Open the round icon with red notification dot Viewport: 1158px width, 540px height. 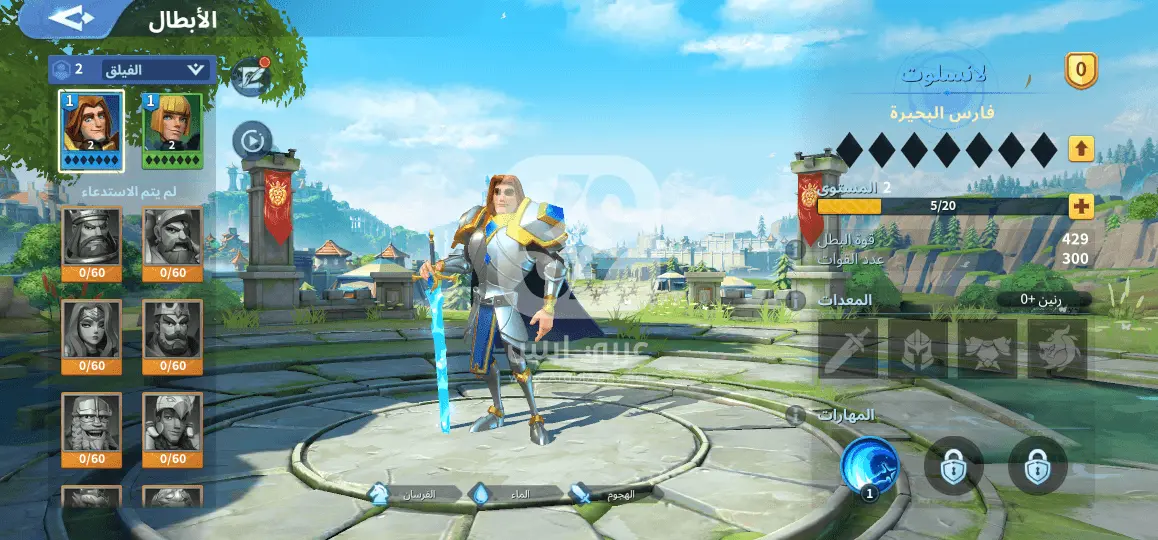coord(250,75)
